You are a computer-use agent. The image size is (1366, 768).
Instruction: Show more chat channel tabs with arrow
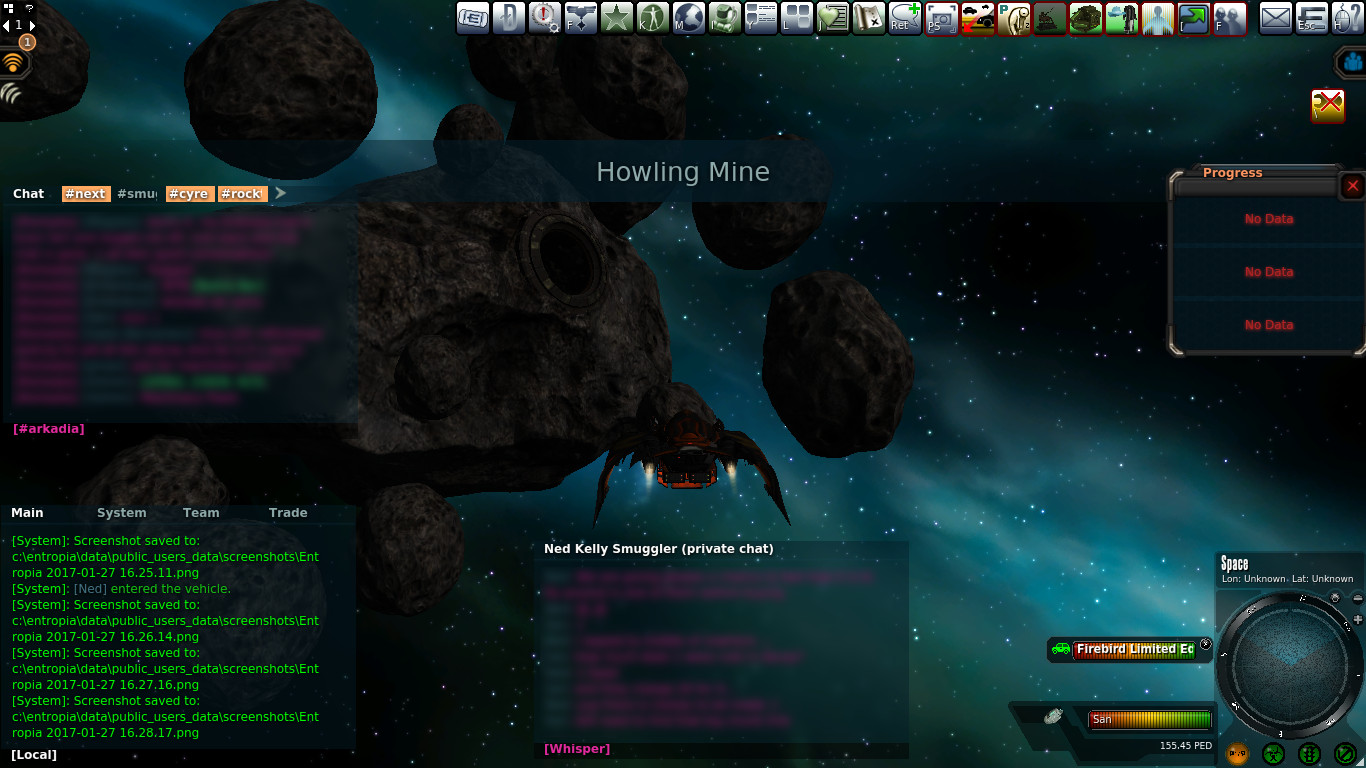[x=281, y=193]
